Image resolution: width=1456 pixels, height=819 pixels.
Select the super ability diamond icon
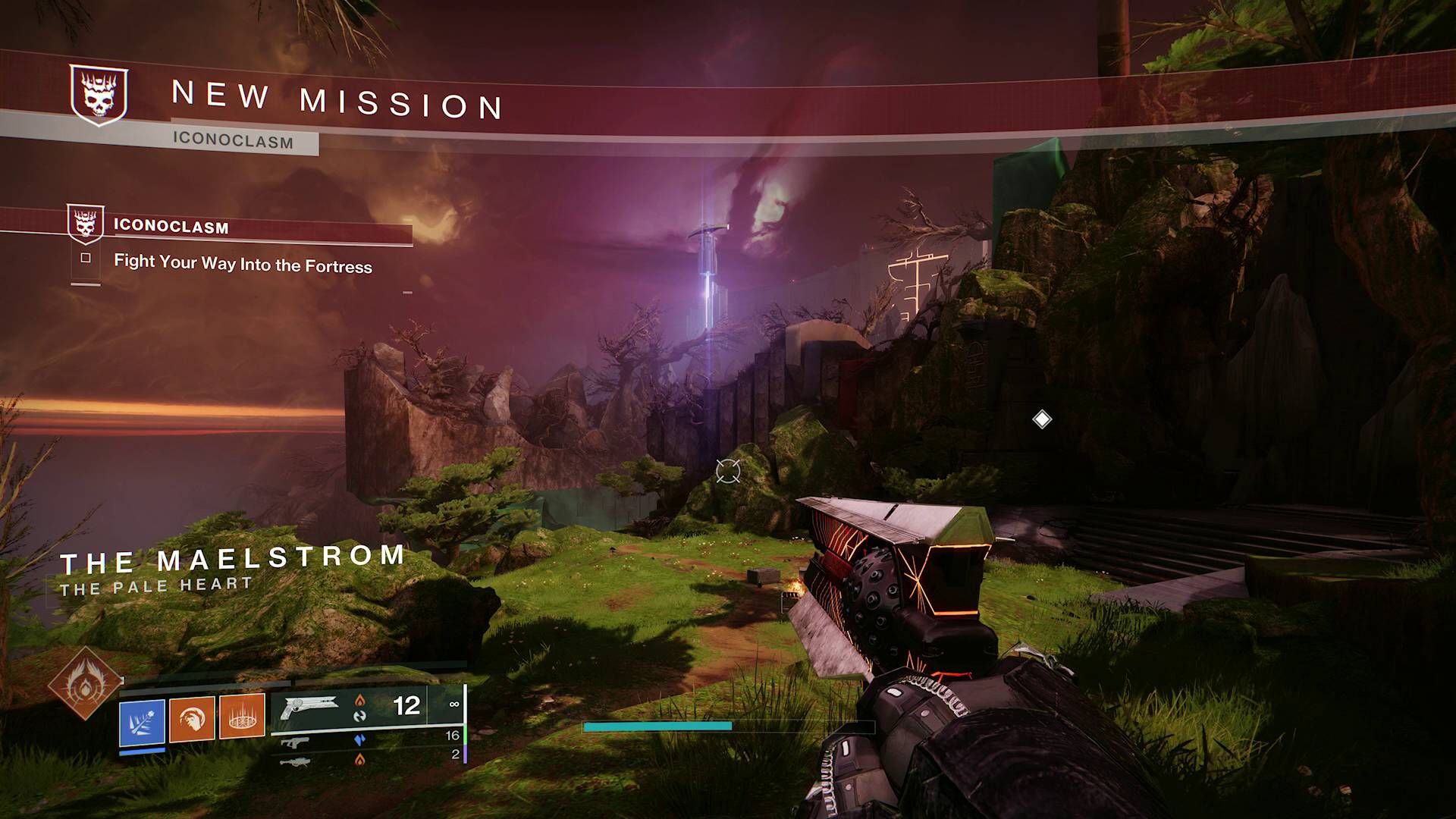pos(84,684)
